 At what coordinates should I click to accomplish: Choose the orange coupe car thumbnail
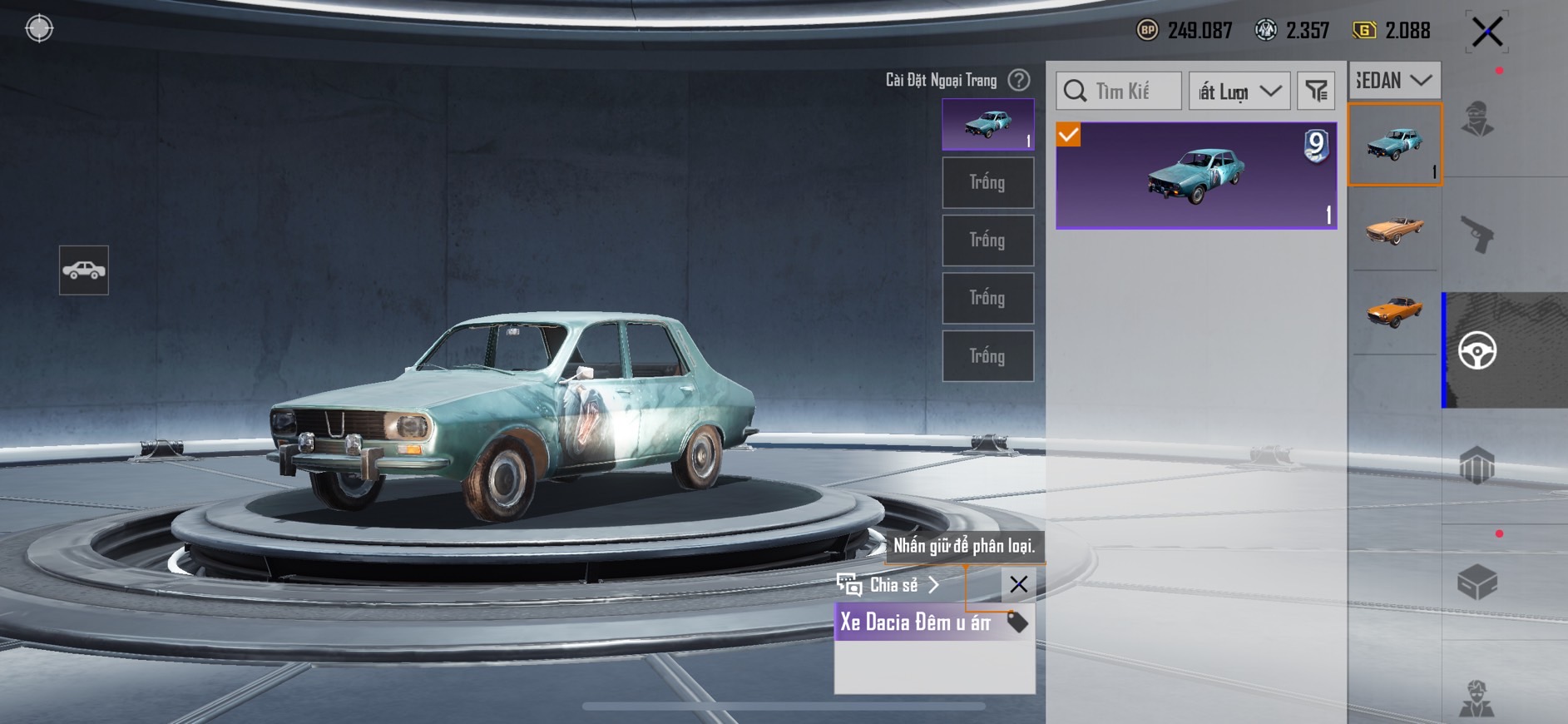coord(1394,311)
